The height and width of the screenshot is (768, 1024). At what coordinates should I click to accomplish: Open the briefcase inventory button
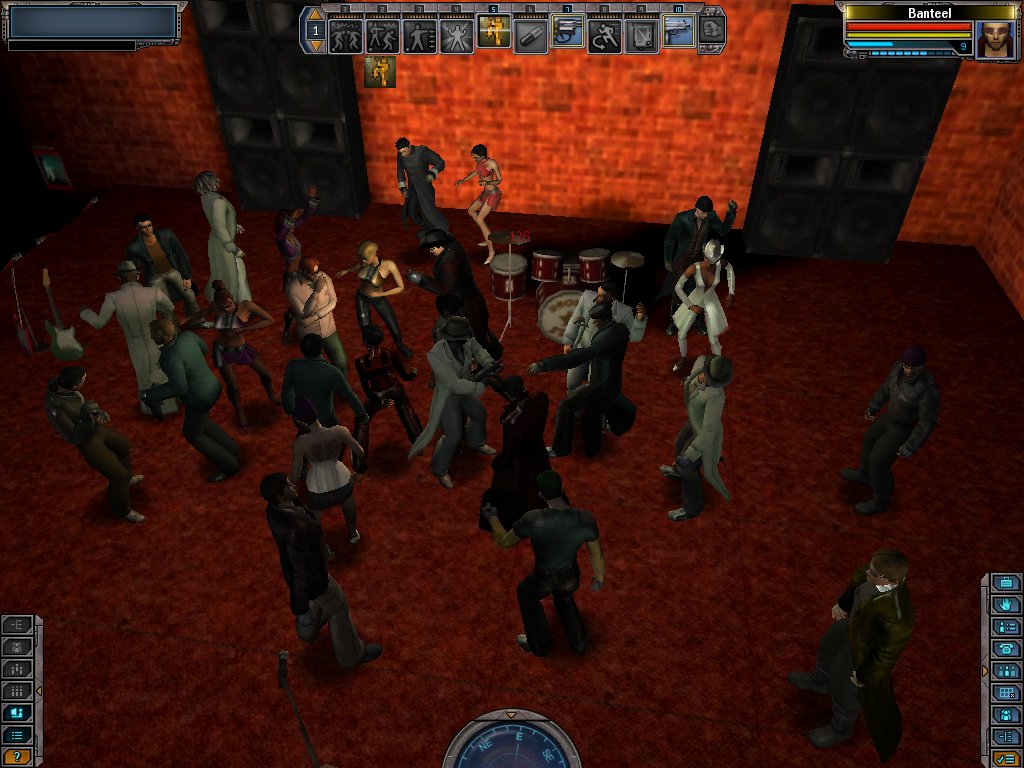tap(1006, 583)
